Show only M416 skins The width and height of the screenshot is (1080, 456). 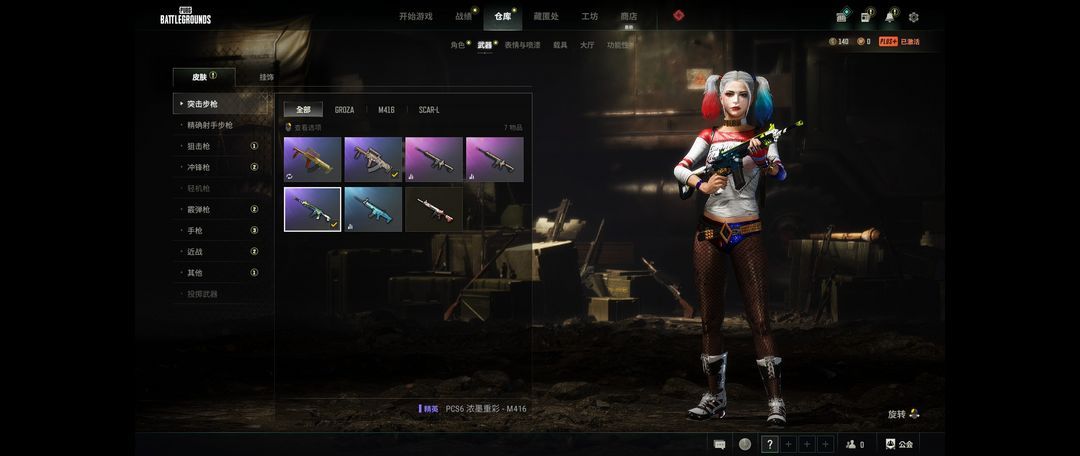pos(386,110)
